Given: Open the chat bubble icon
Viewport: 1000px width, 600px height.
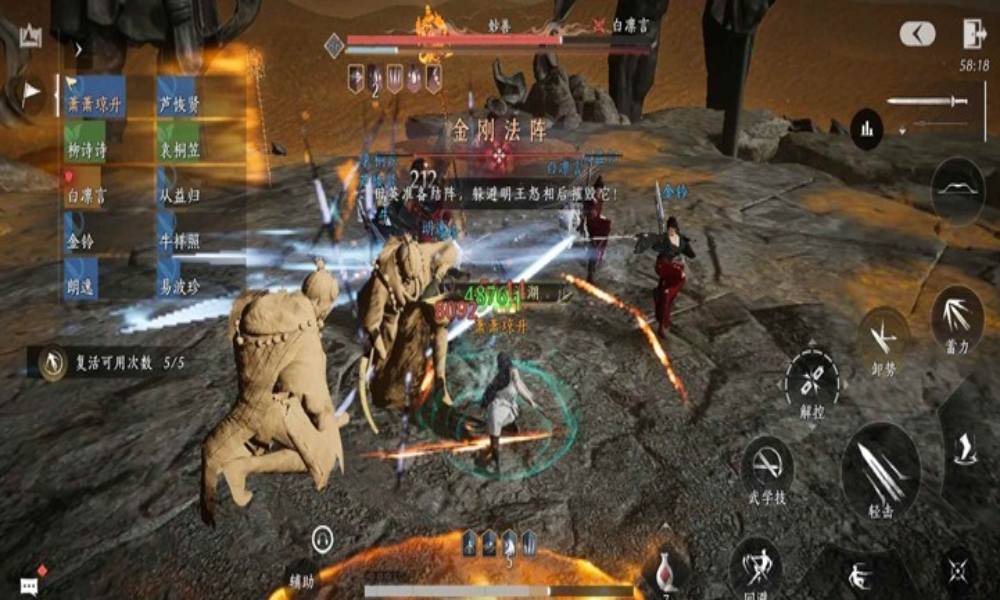Looking at the screenshot, I should click(29, 583).
